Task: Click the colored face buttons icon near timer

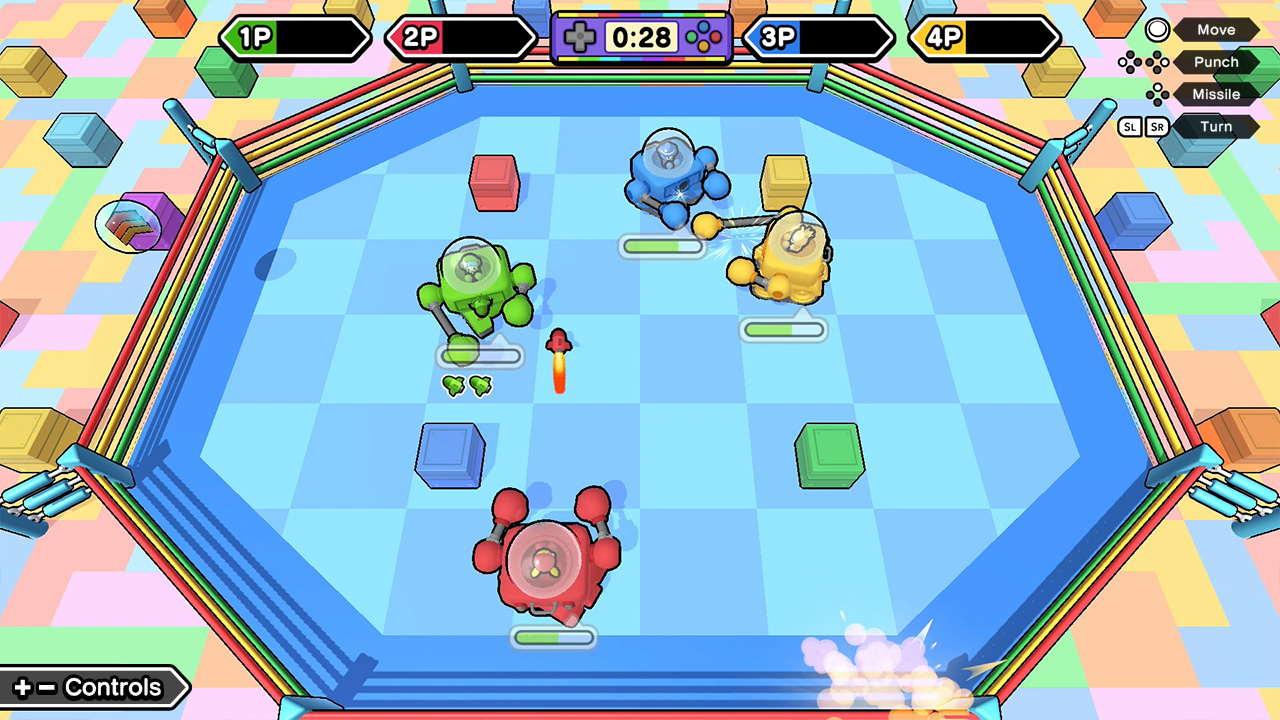Action: [x=703, y=38]
